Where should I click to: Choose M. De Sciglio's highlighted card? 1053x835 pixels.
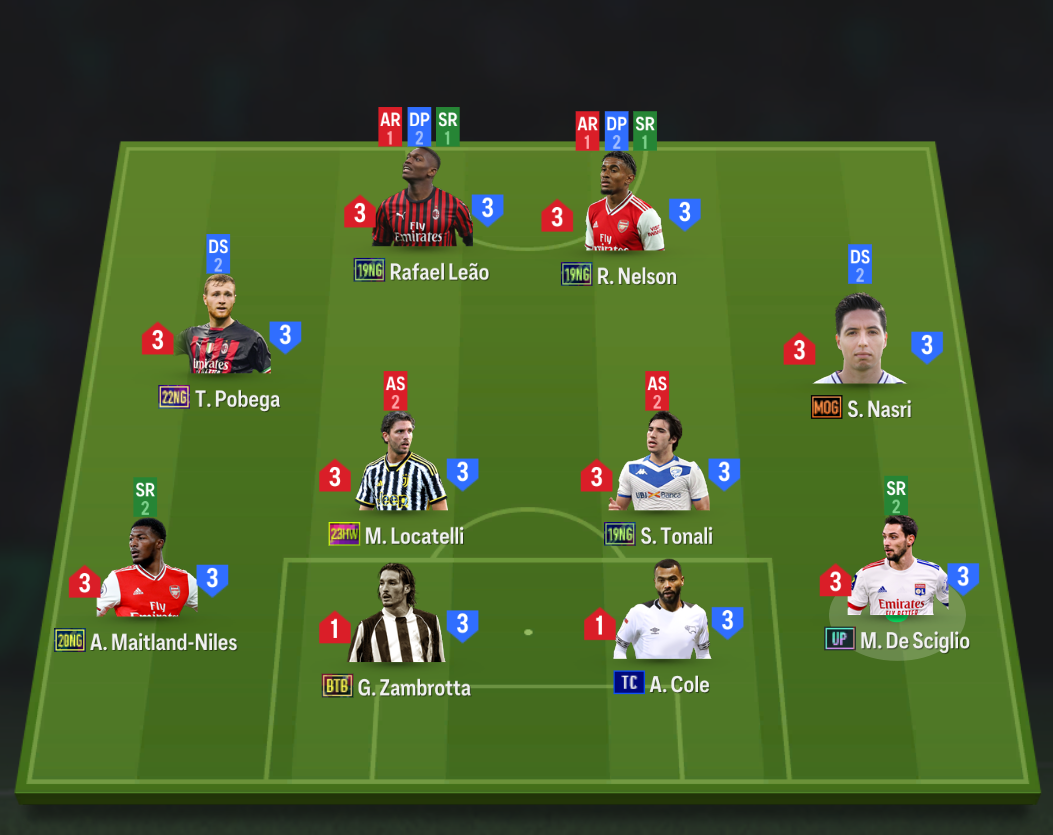click(x=898, y=571)
